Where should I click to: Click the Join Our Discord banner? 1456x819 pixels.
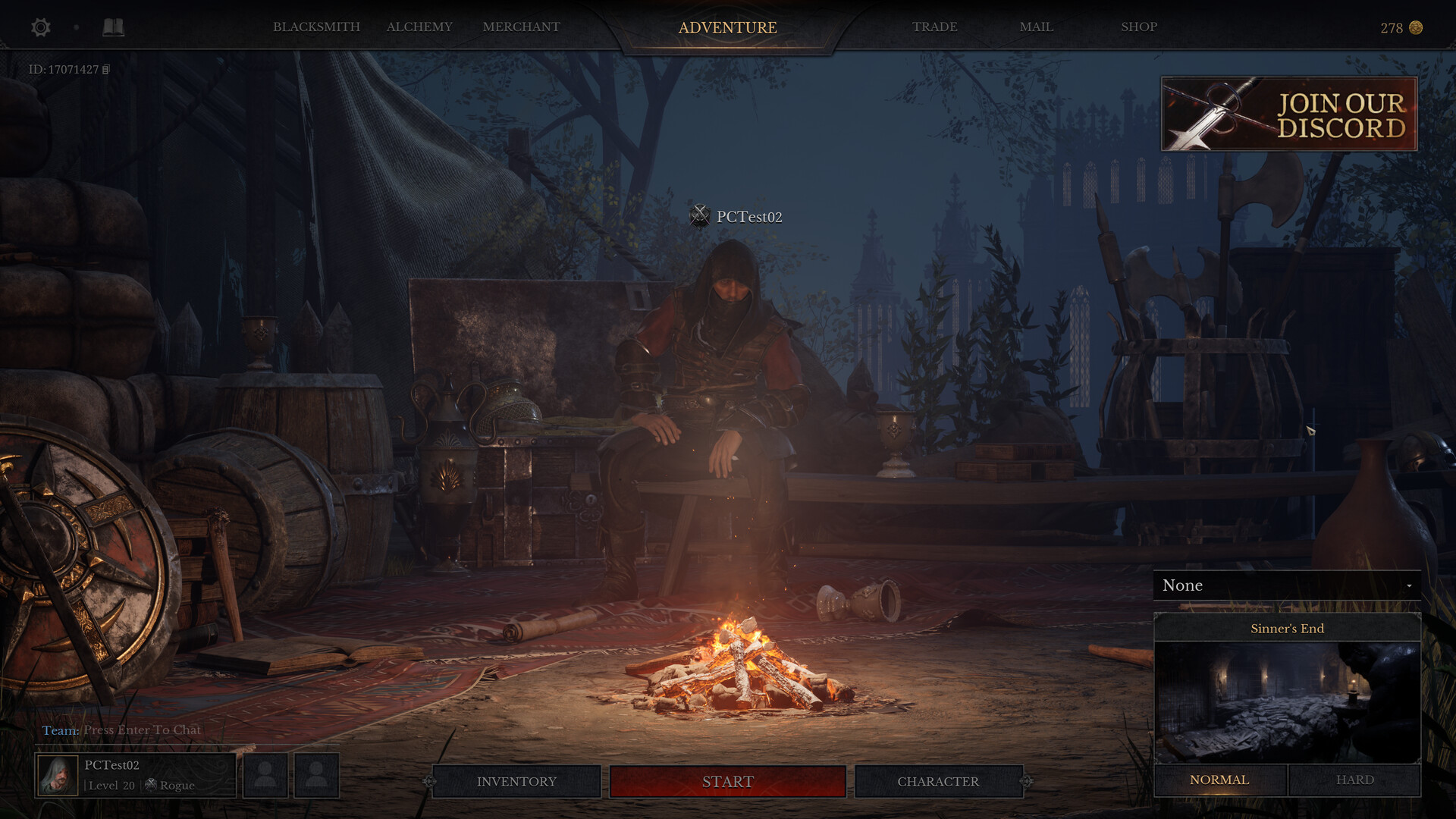[1288, 114]
